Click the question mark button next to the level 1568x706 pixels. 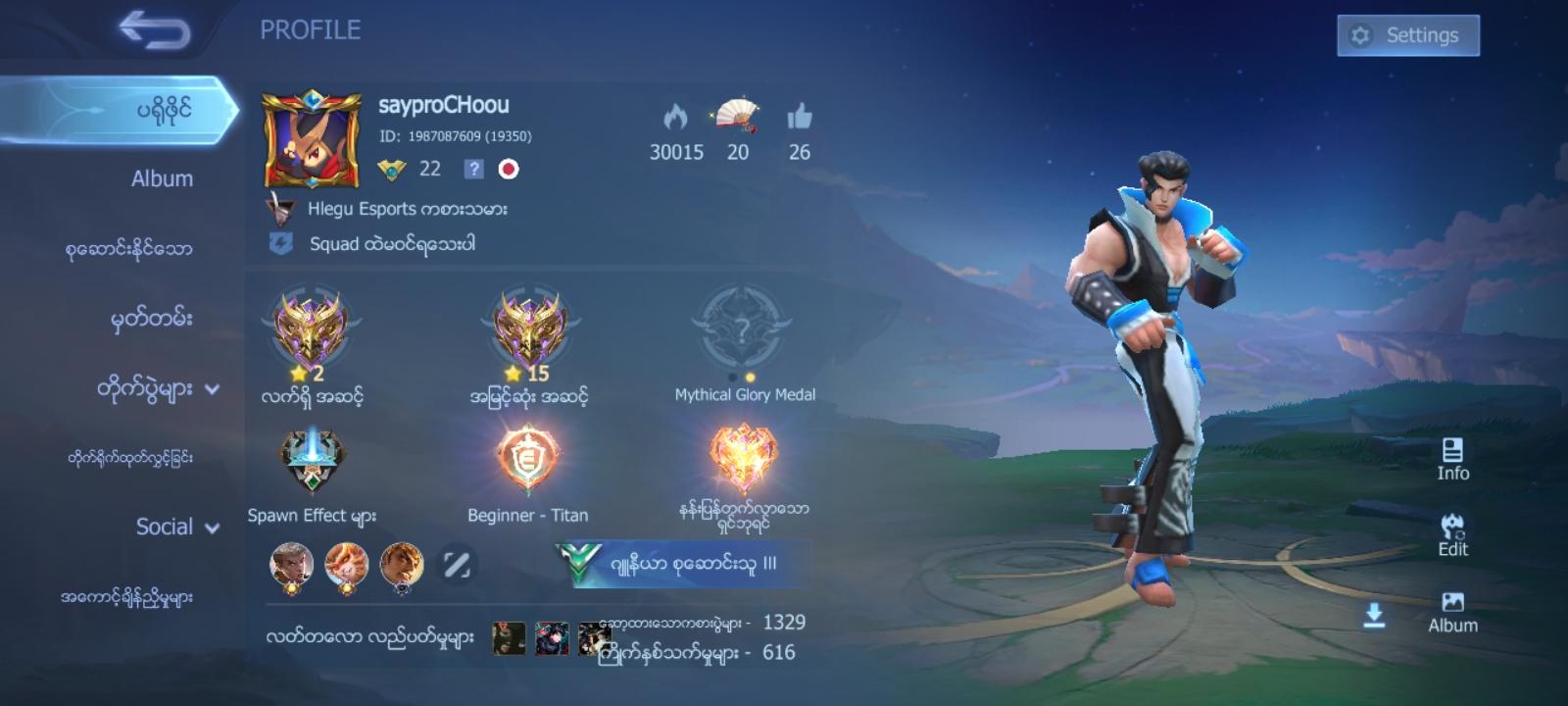[472, 169]
